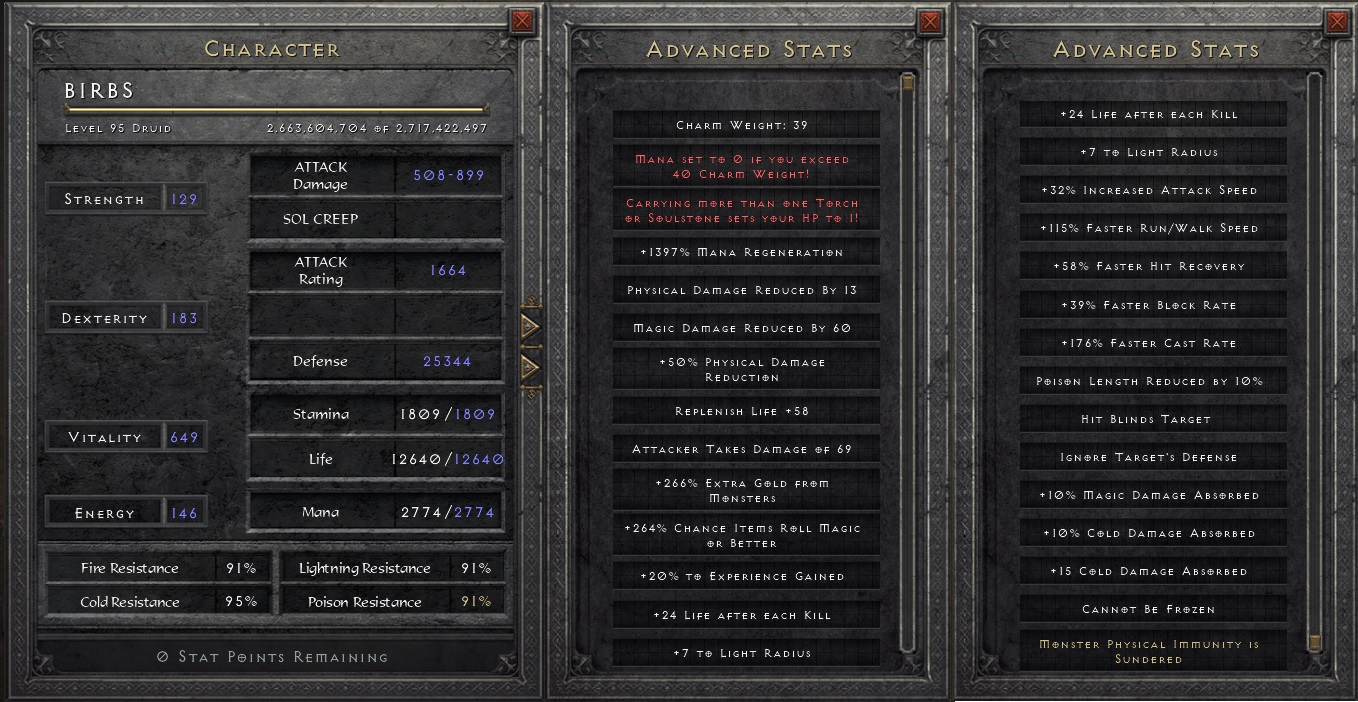Close the Advanced Stats panel listing Cannot Be Frozen

point(1337,21)
